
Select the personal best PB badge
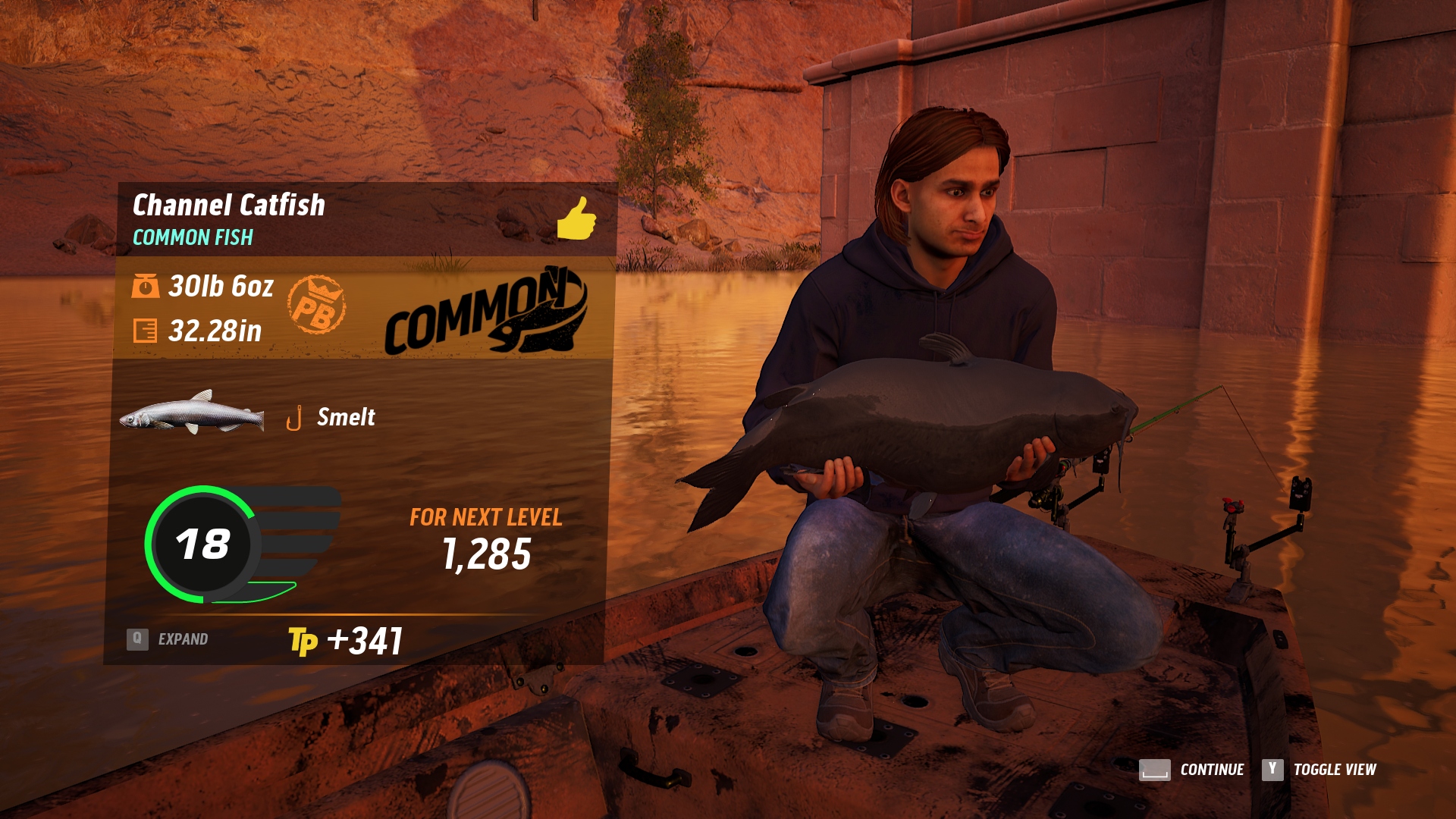(316, 305)
